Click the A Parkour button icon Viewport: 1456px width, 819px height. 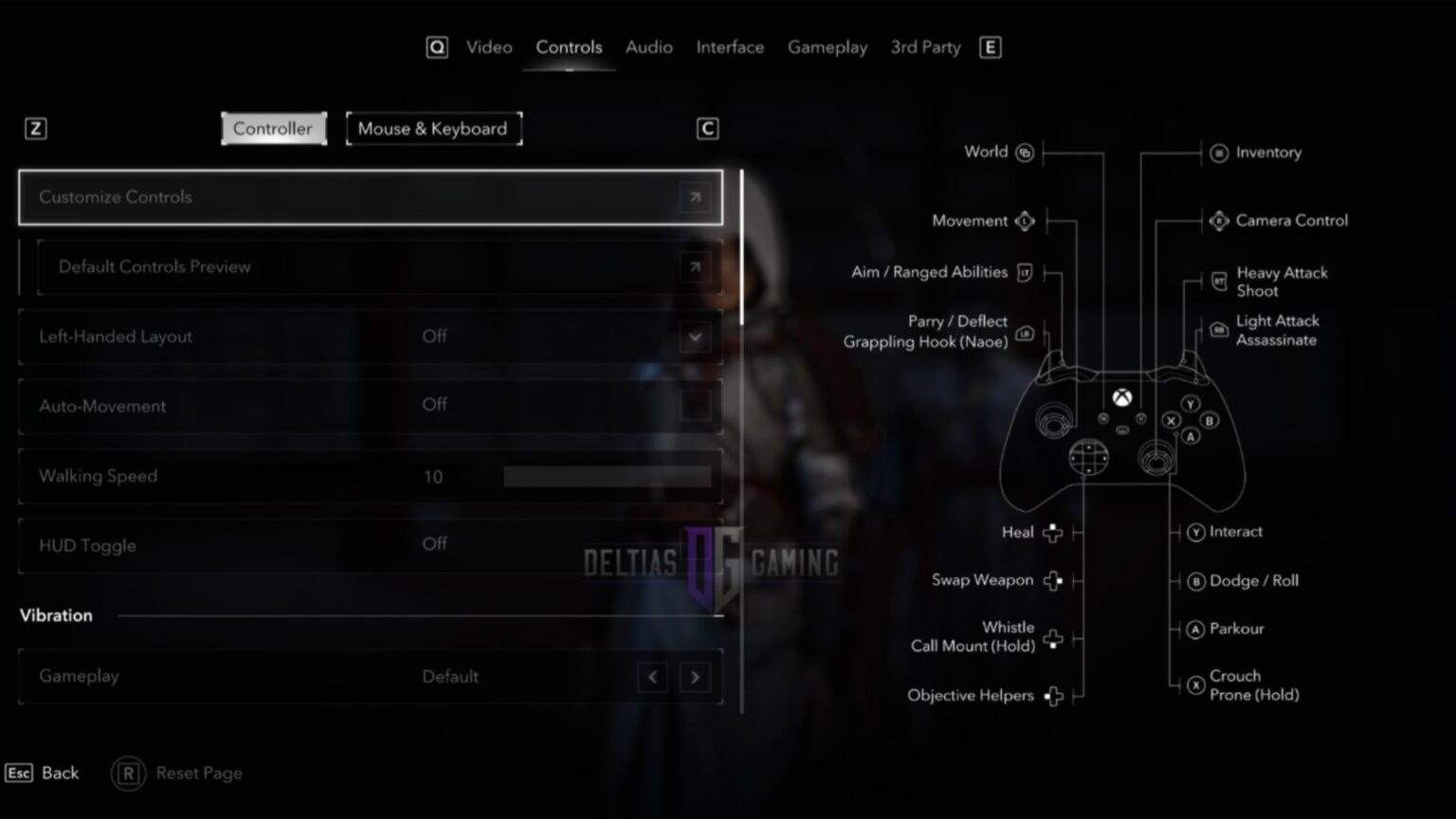1196,628
